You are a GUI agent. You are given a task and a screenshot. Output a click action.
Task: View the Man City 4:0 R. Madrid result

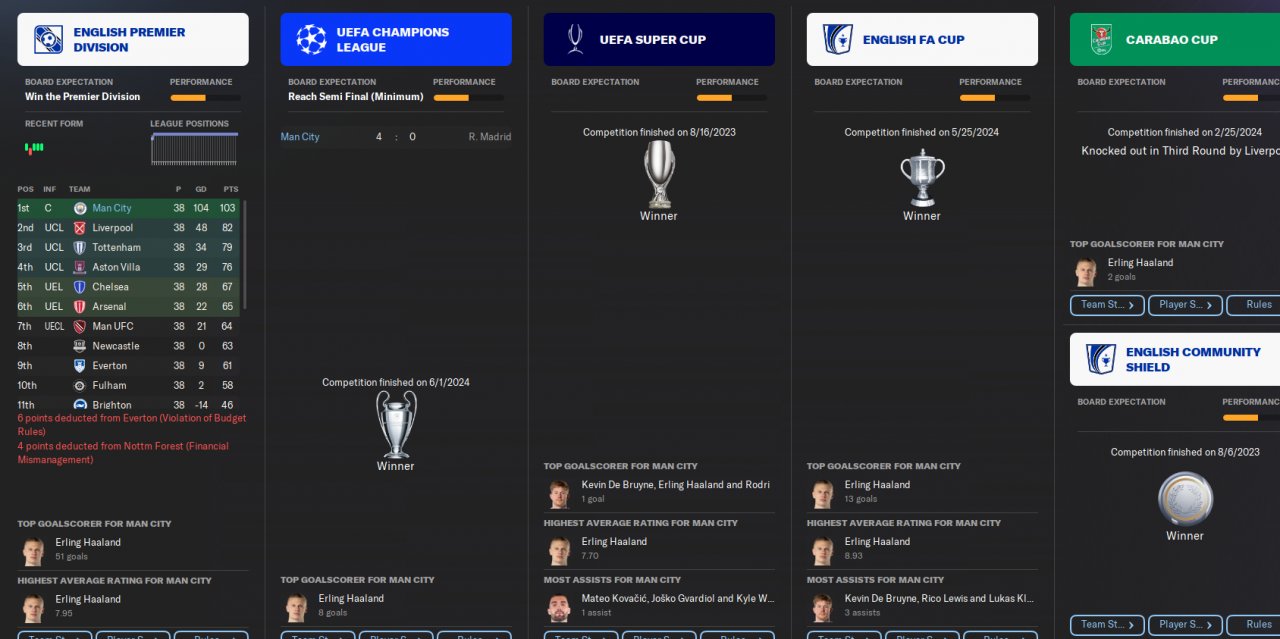click(395, 137)
